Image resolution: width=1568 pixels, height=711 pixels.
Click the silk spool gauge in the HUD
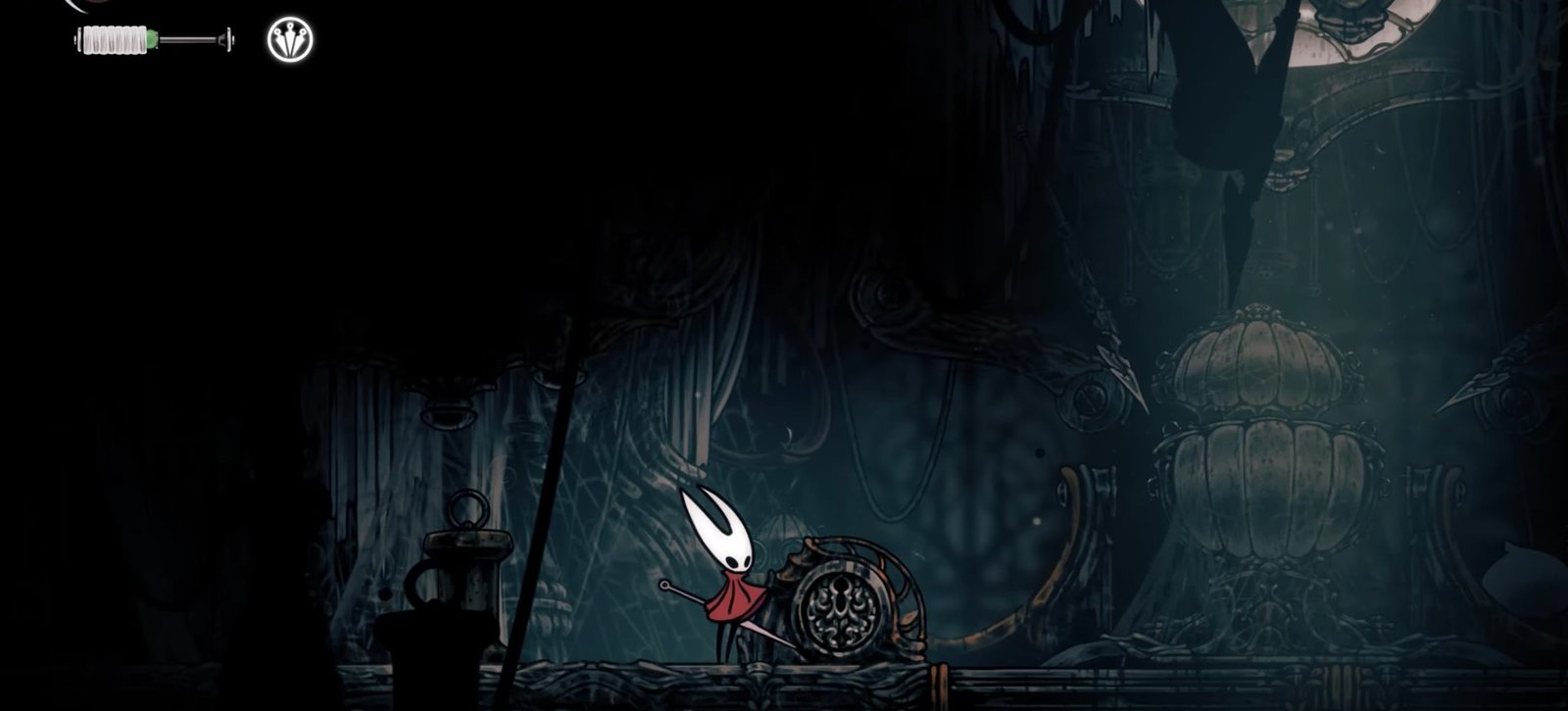[x=113, y=37]
